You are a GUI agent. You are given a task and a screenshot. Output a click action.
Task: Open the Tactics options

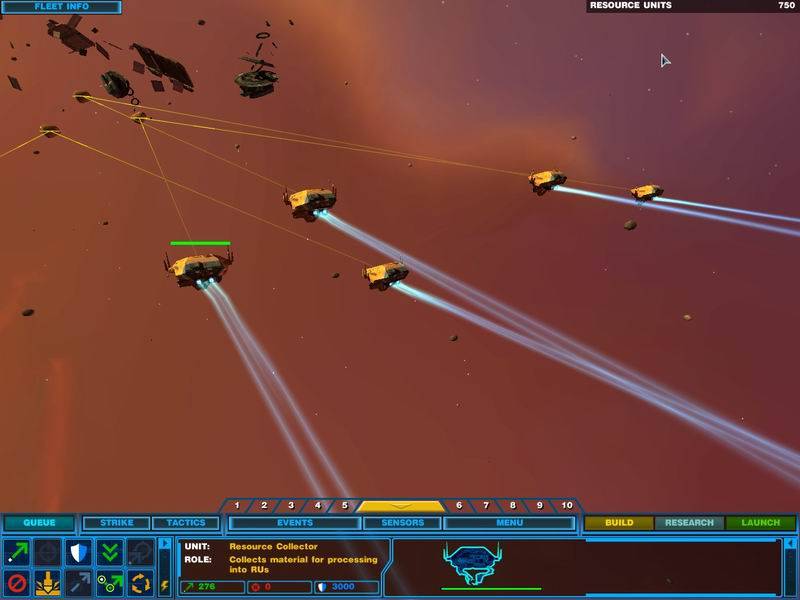coord(186,523)
